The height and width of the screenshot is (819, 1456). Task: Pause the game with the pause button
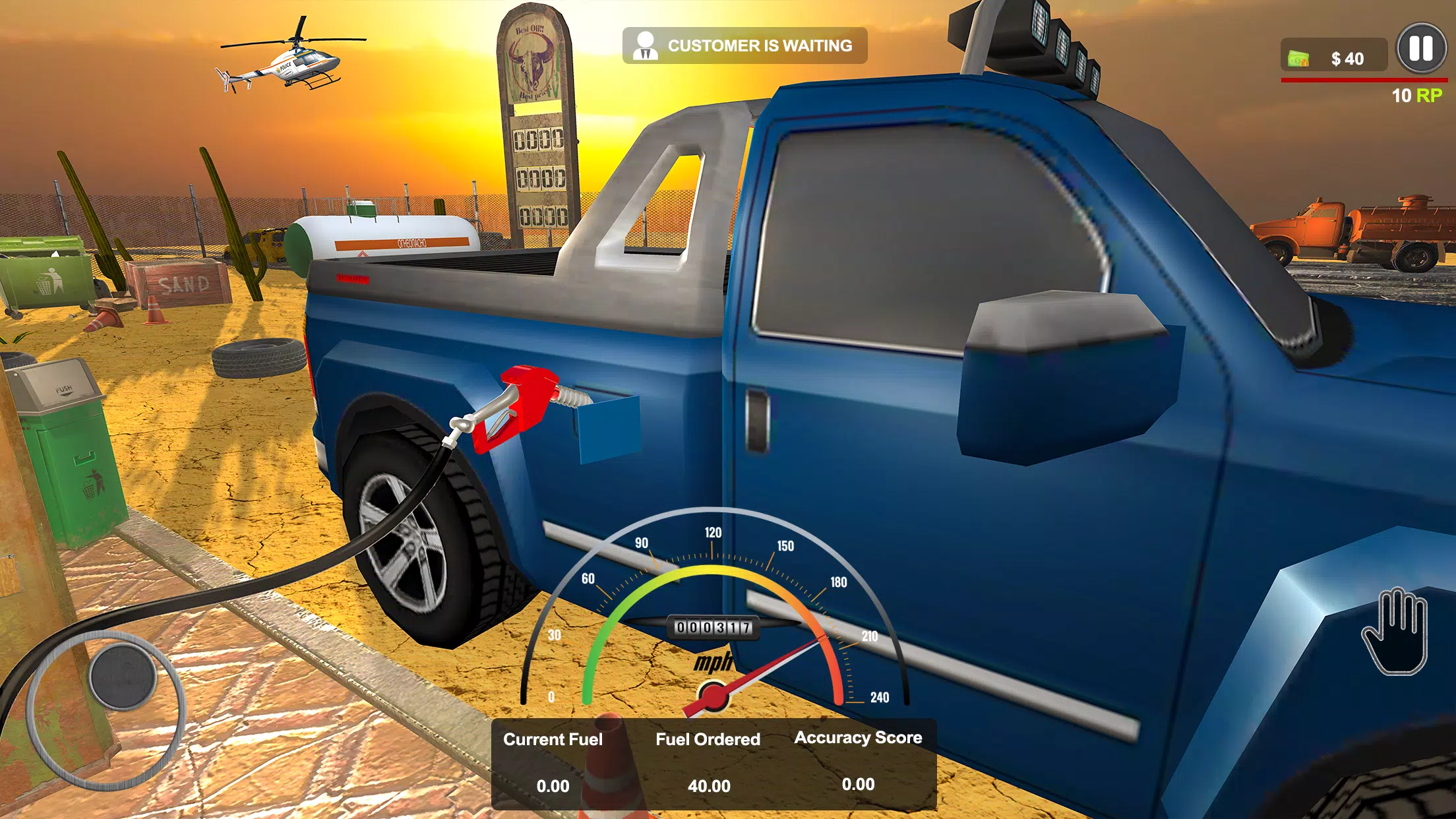pos(1421,49)
